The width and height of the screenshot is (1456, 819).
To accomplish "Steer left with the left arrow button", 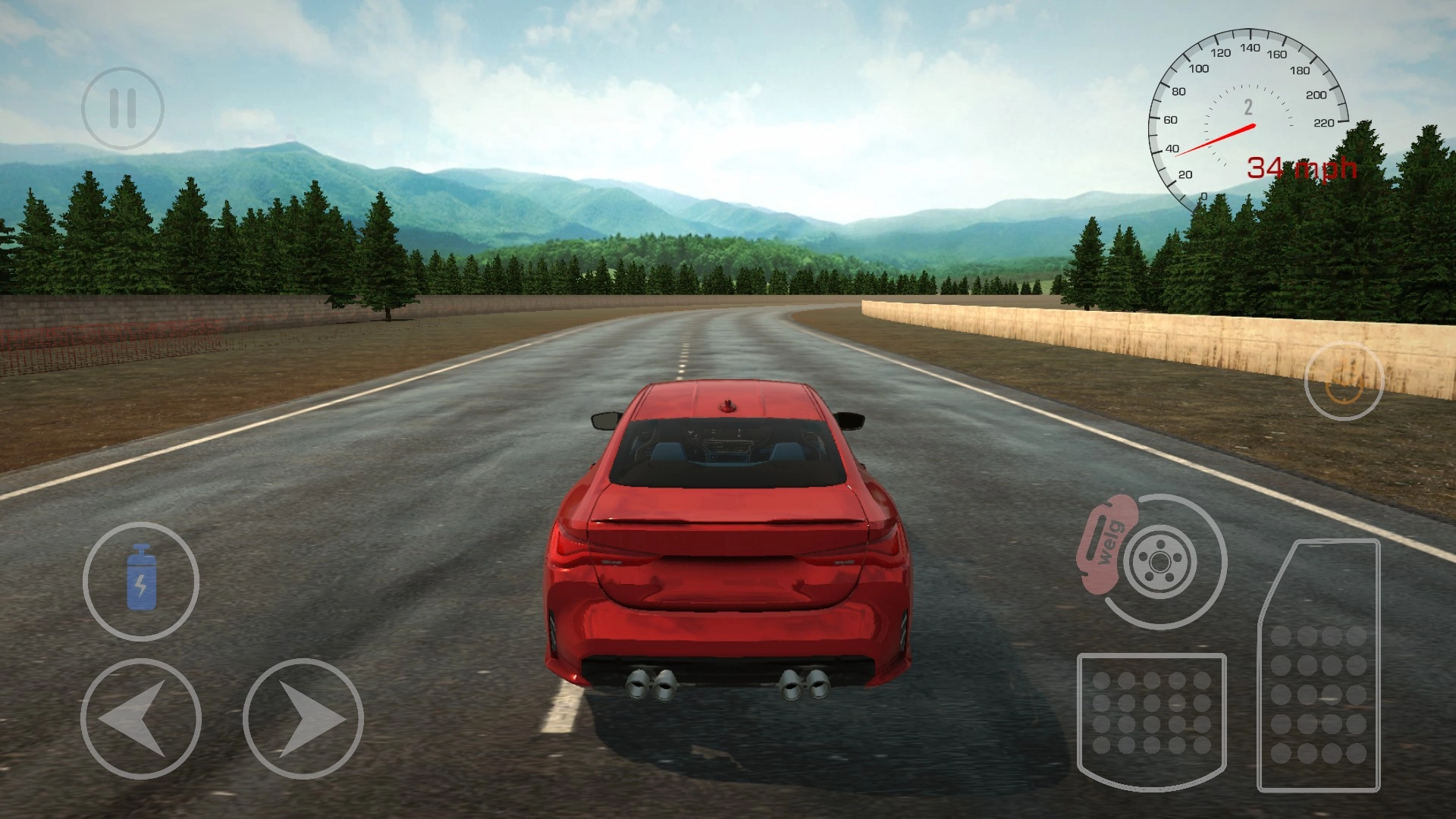I will (x=141, y=718).
